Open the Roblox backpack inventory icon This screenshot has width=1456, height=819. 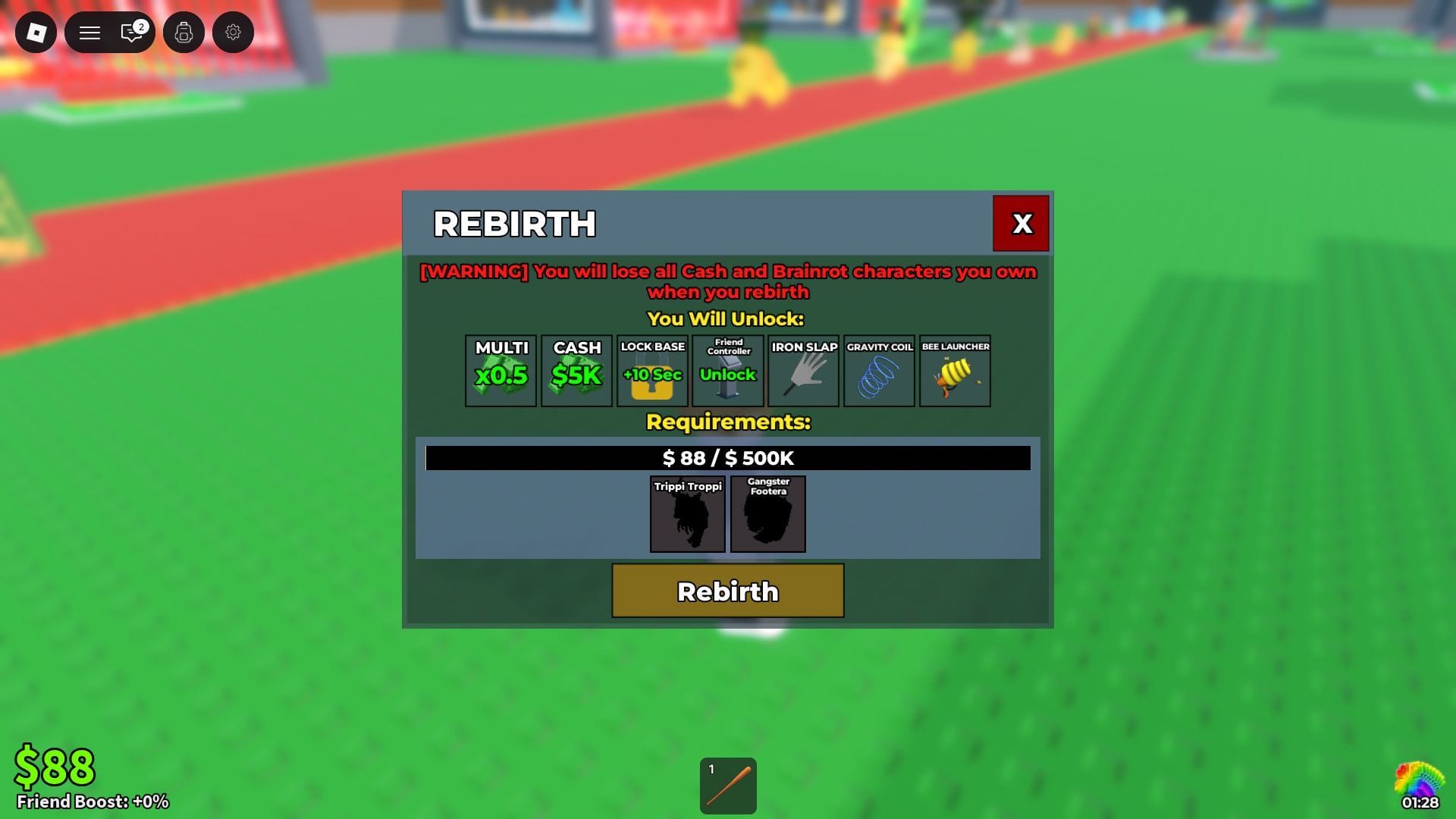tap(184, 33)
